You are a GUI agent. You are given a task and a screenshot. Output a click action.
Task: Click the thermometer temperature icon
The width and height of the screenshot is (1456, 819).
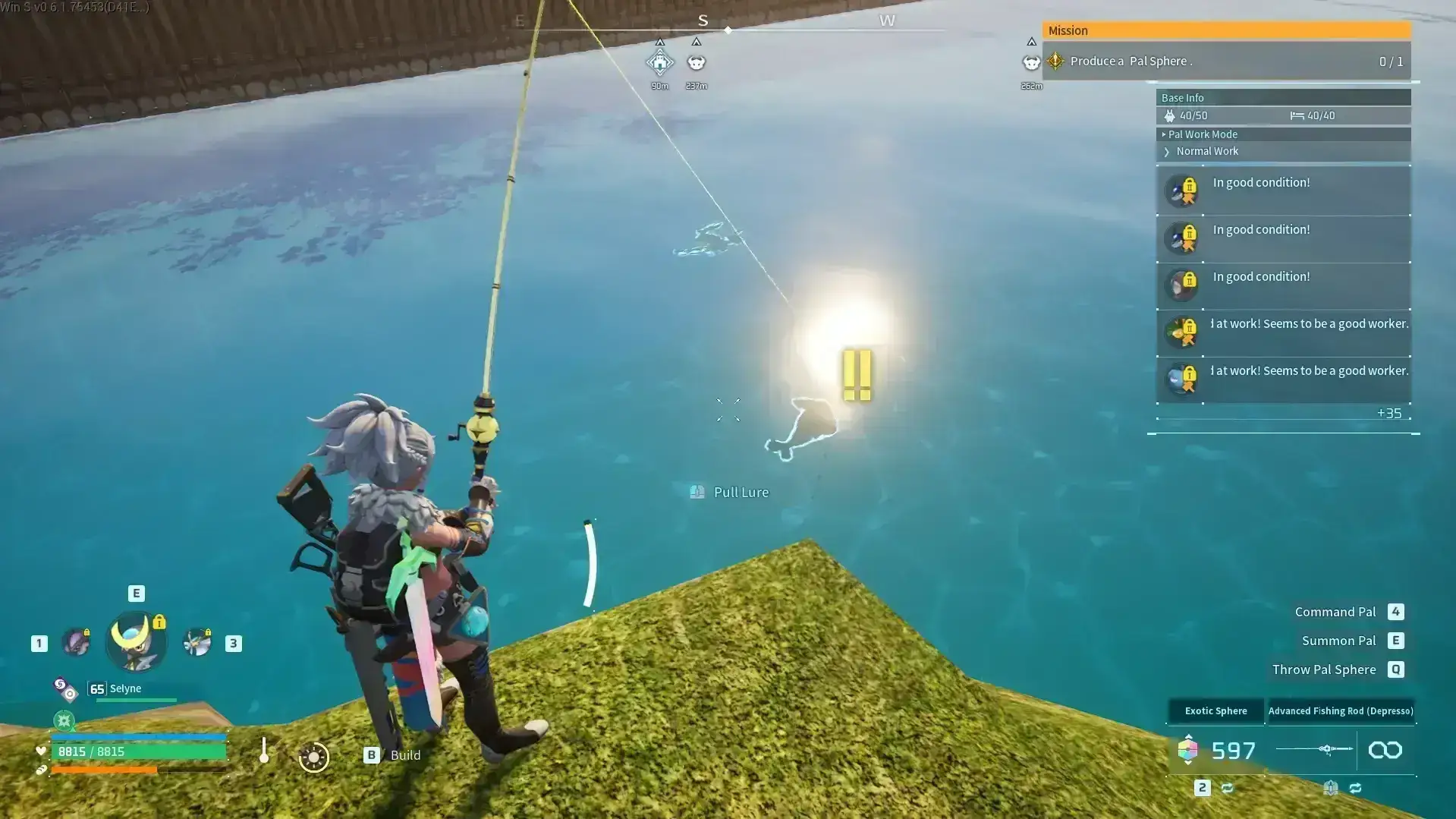pos(264,751)
